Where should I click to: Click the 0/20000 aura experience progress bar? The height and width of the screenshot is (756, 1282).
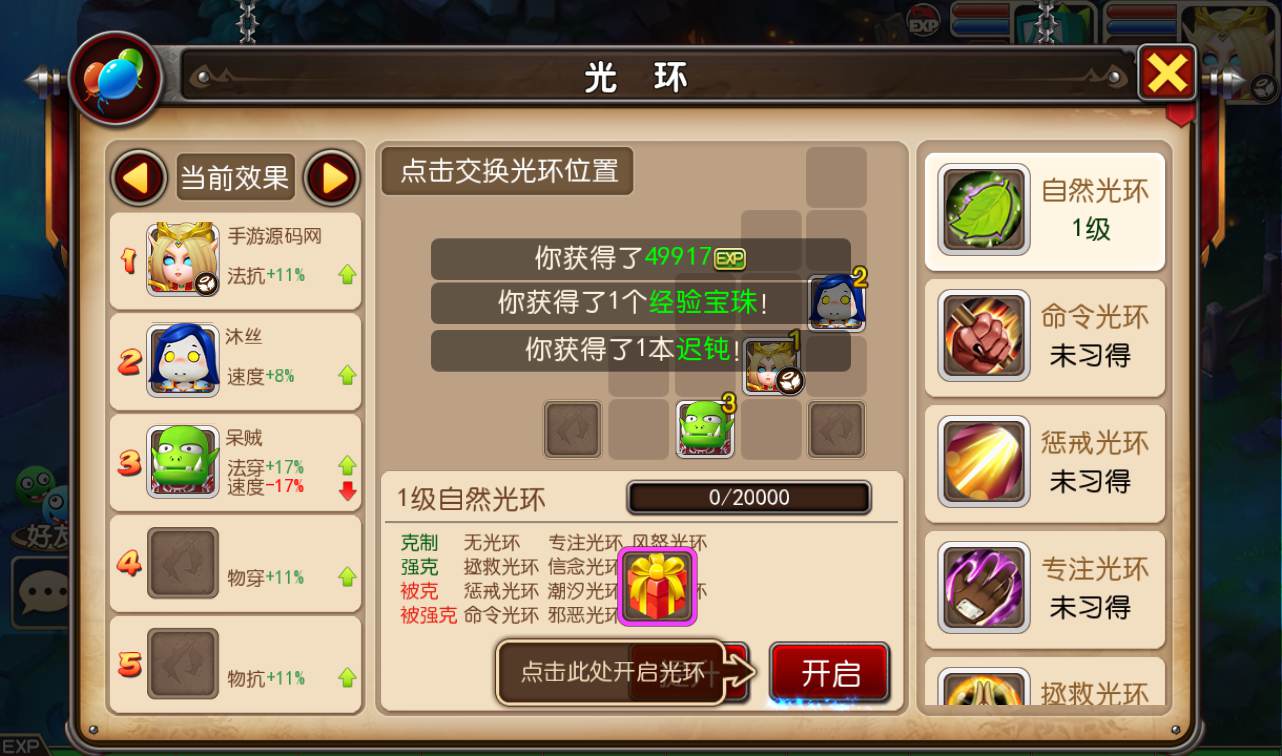click(748, 497)
